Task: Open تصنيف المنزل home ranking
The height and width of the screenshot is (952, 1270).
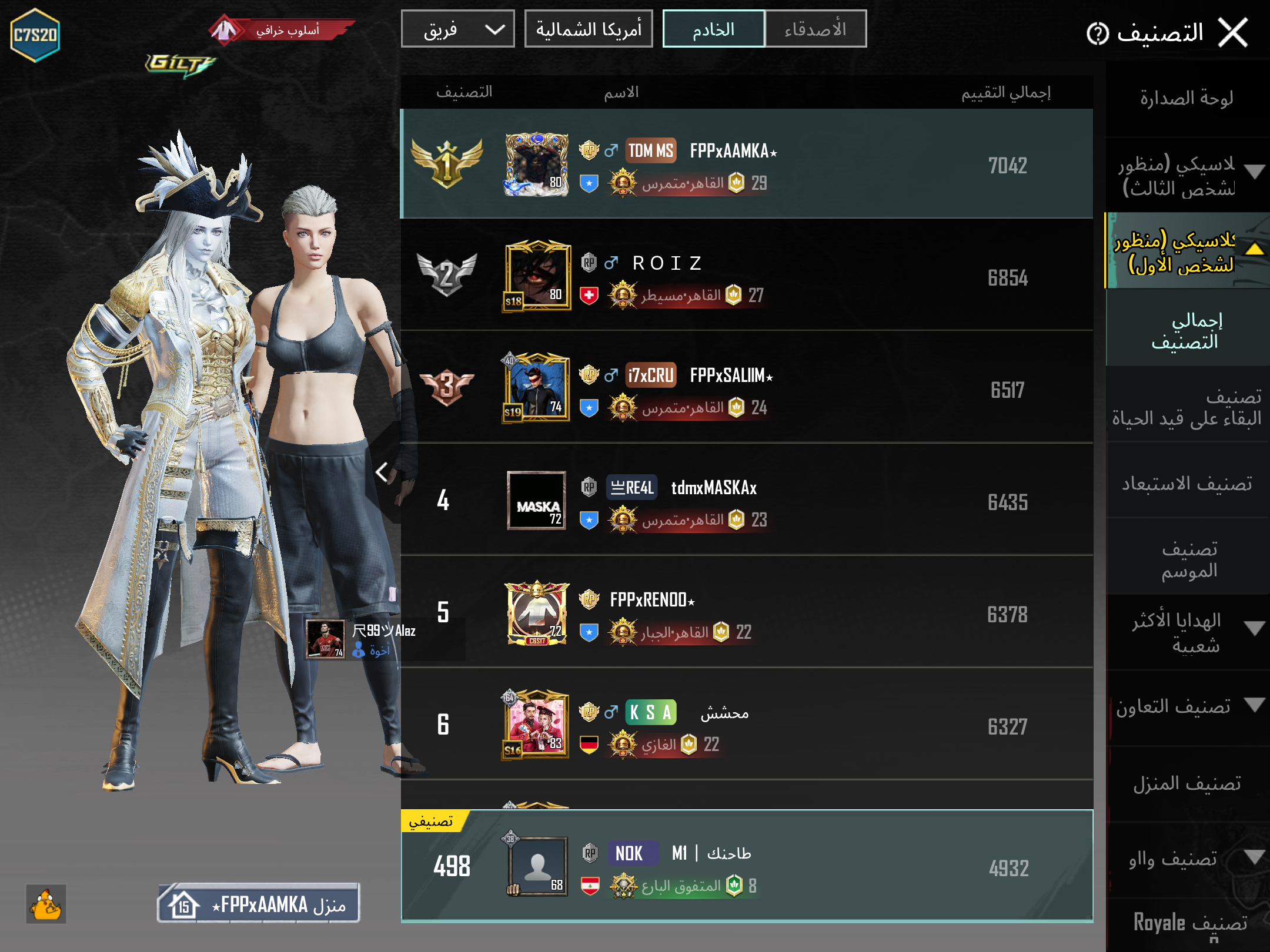Action: point(1187,783)
